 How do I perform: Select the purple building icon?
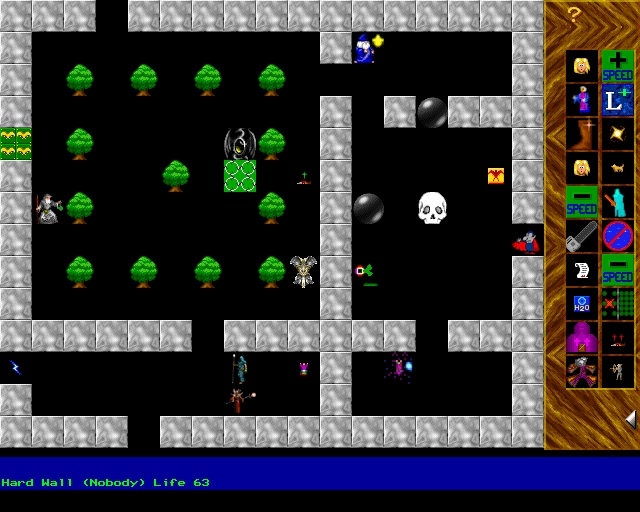(x=581, y=338)
